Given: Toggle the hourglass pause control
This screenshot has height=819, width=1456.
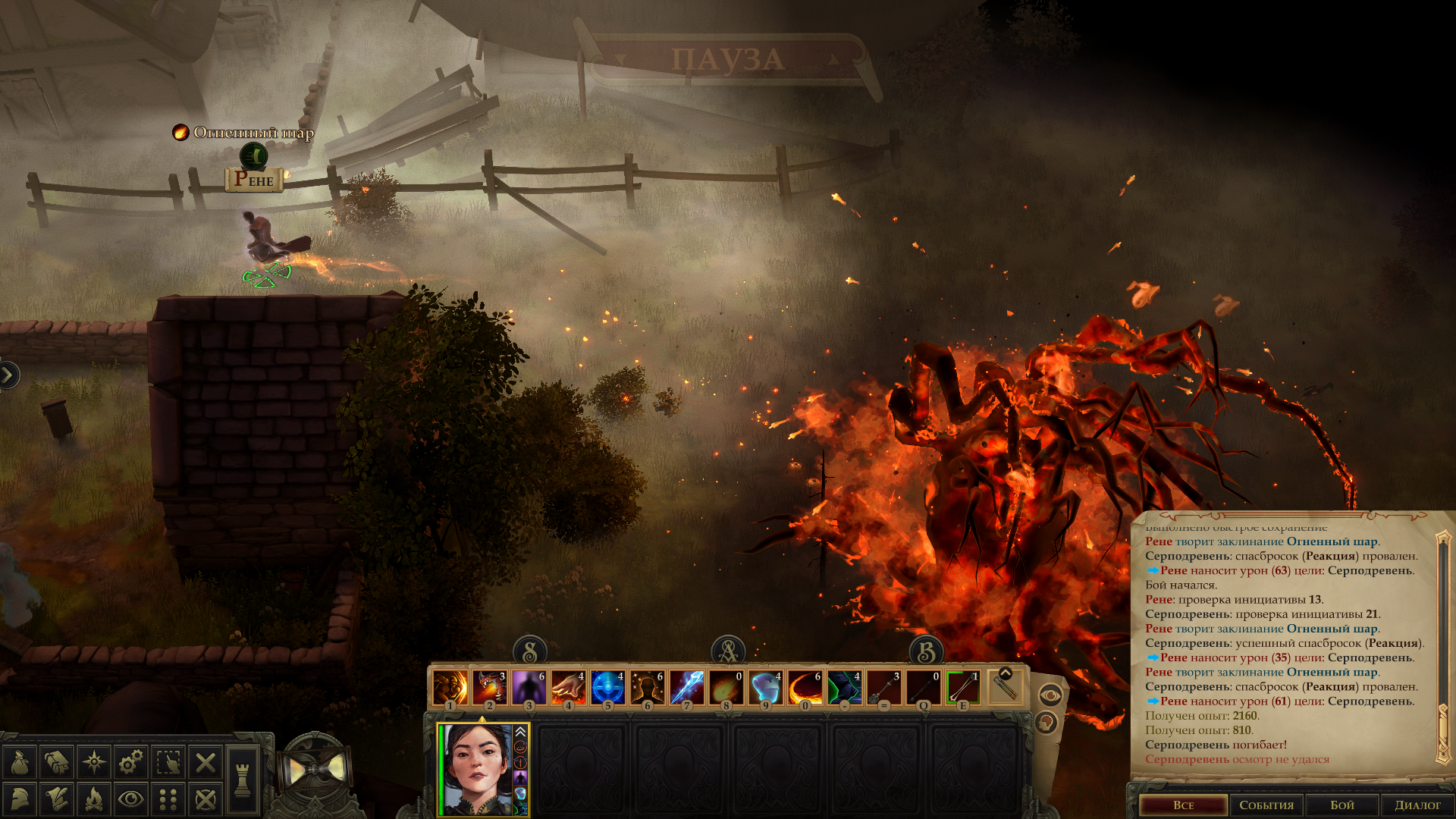Looking at the screenshot, I should click(315, 770).
